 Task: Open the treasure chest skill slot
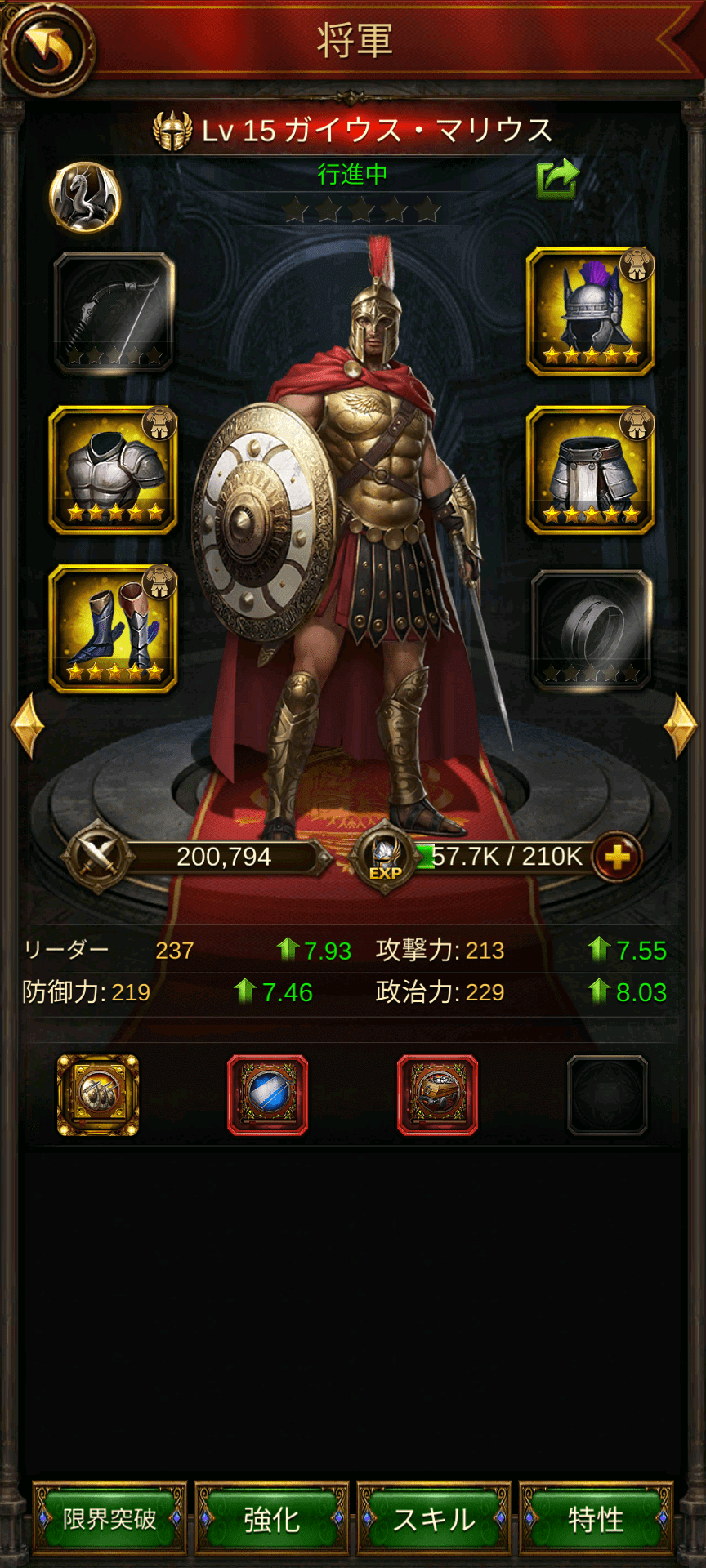pos(438,1095)
